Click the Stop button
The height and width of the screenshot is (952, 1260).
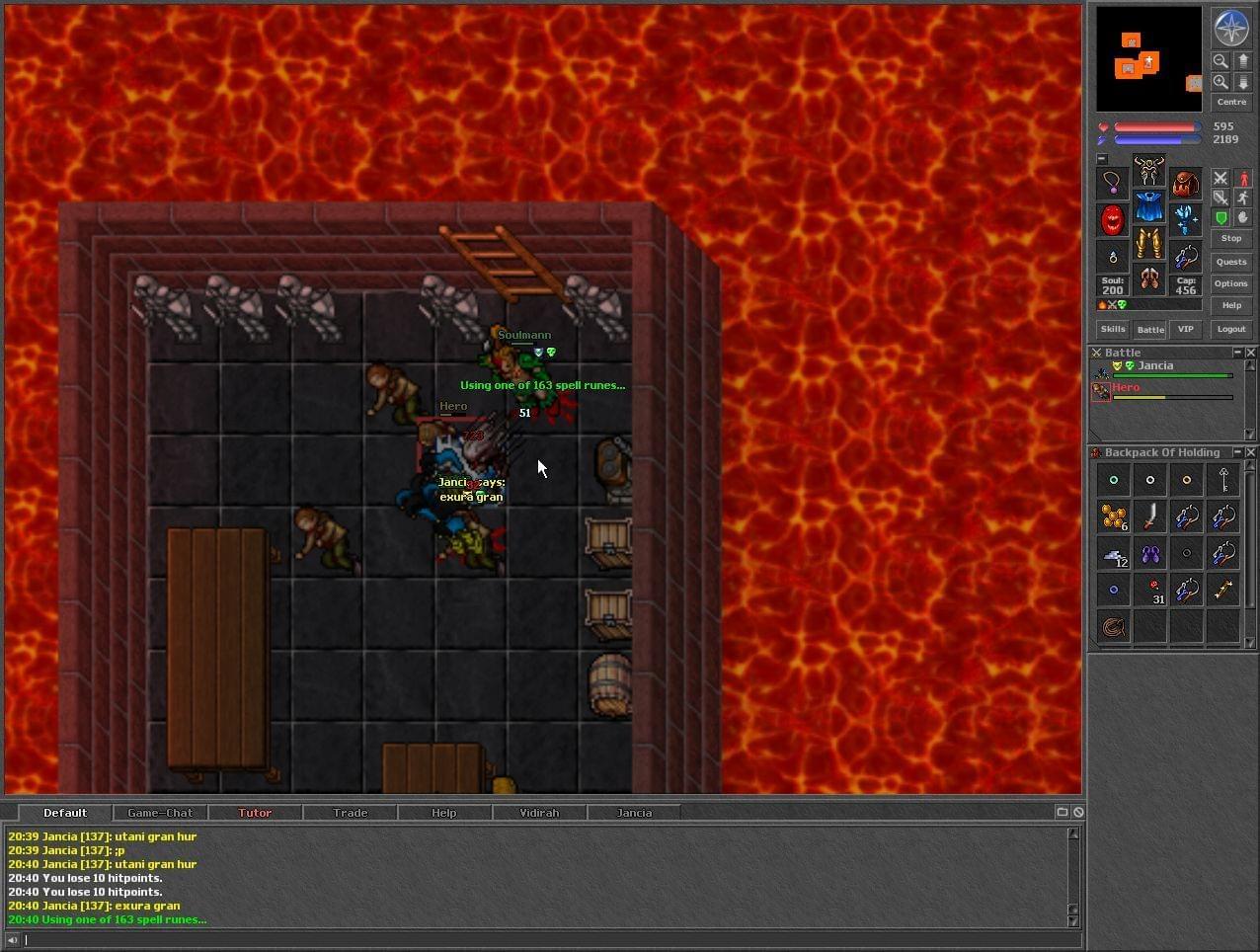[x=1231, y=238]
